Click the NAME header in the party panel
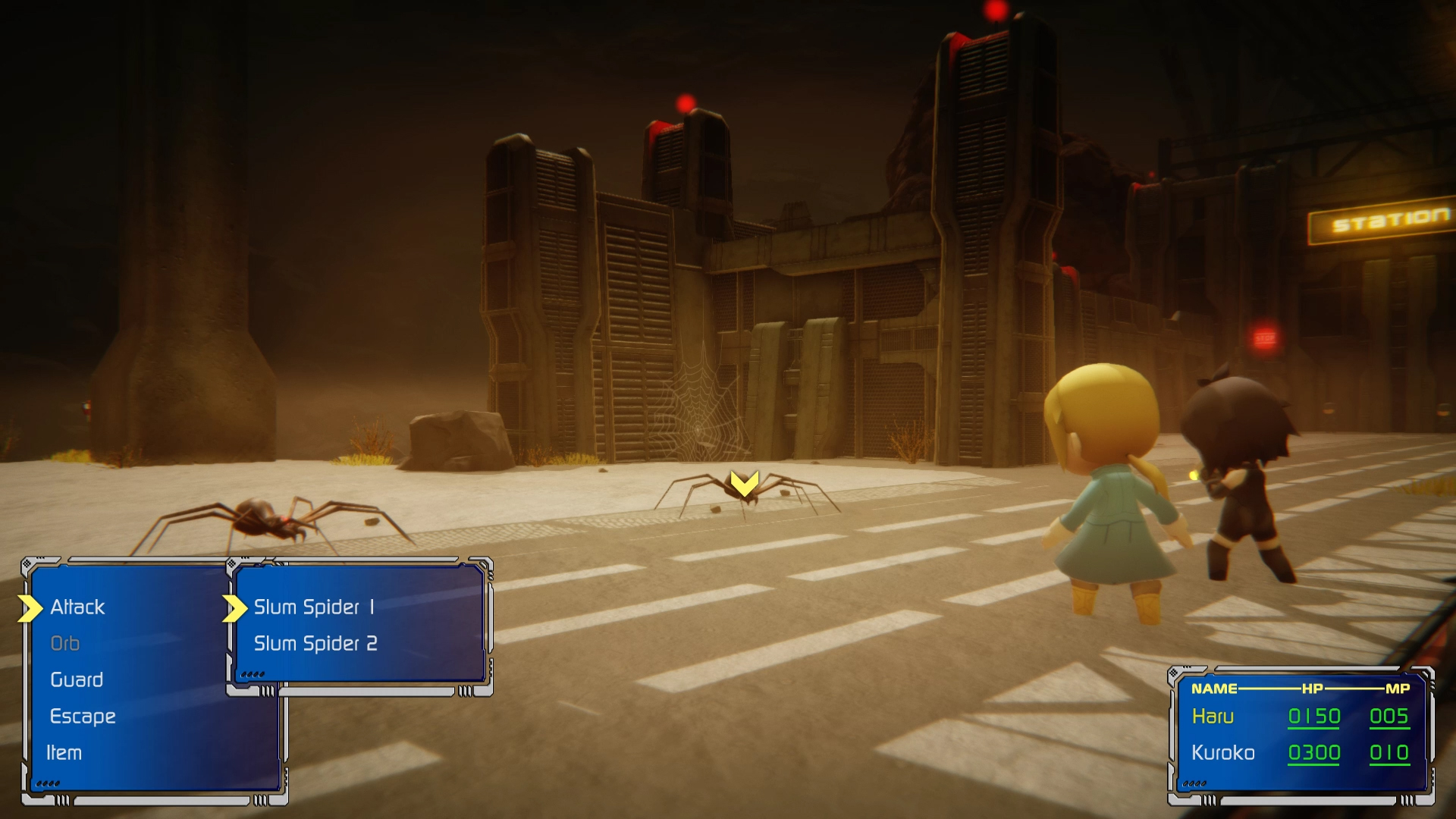Screen dimensions: 1456x819 (1213, 689)
